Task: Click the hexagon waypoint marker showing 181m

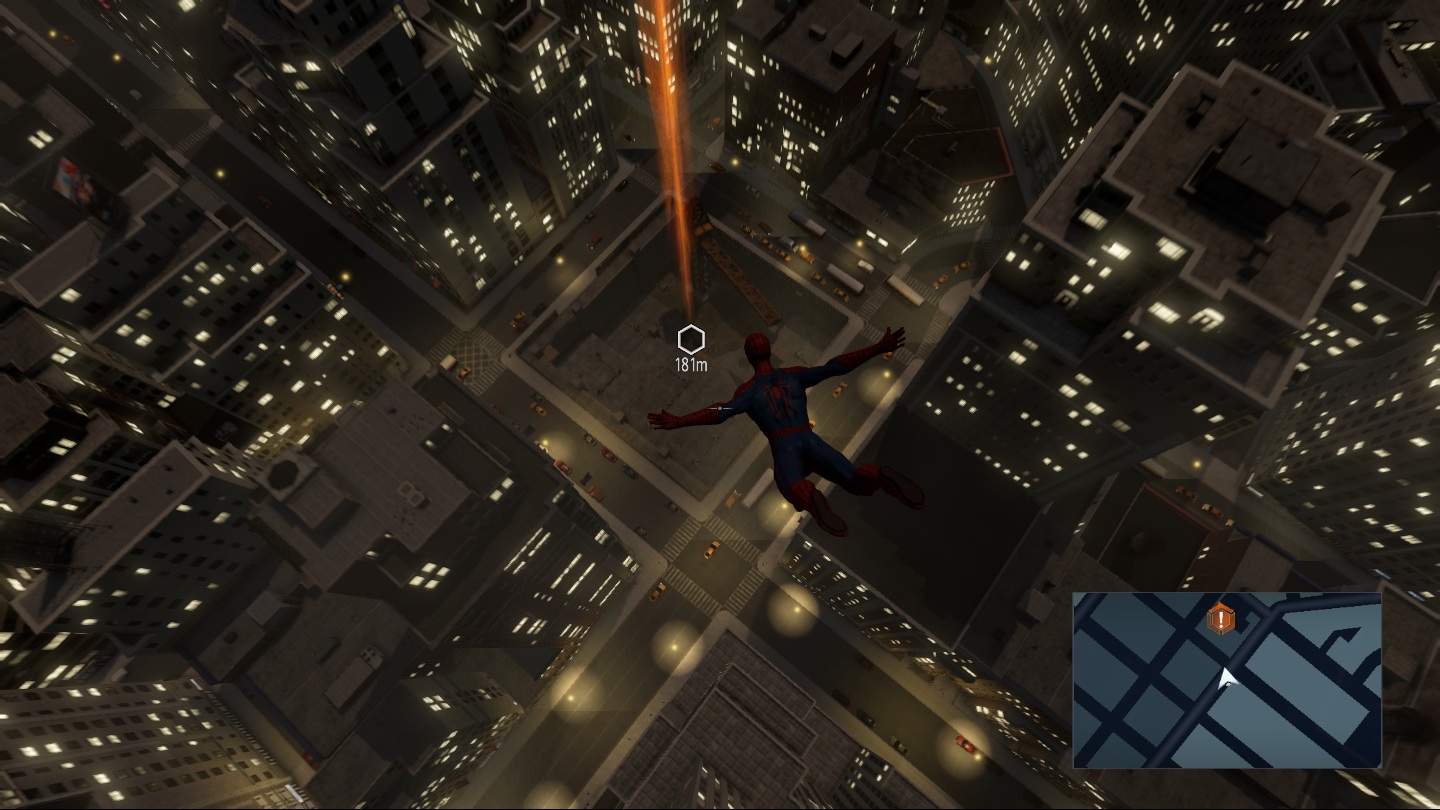Action: pos(691,339)
